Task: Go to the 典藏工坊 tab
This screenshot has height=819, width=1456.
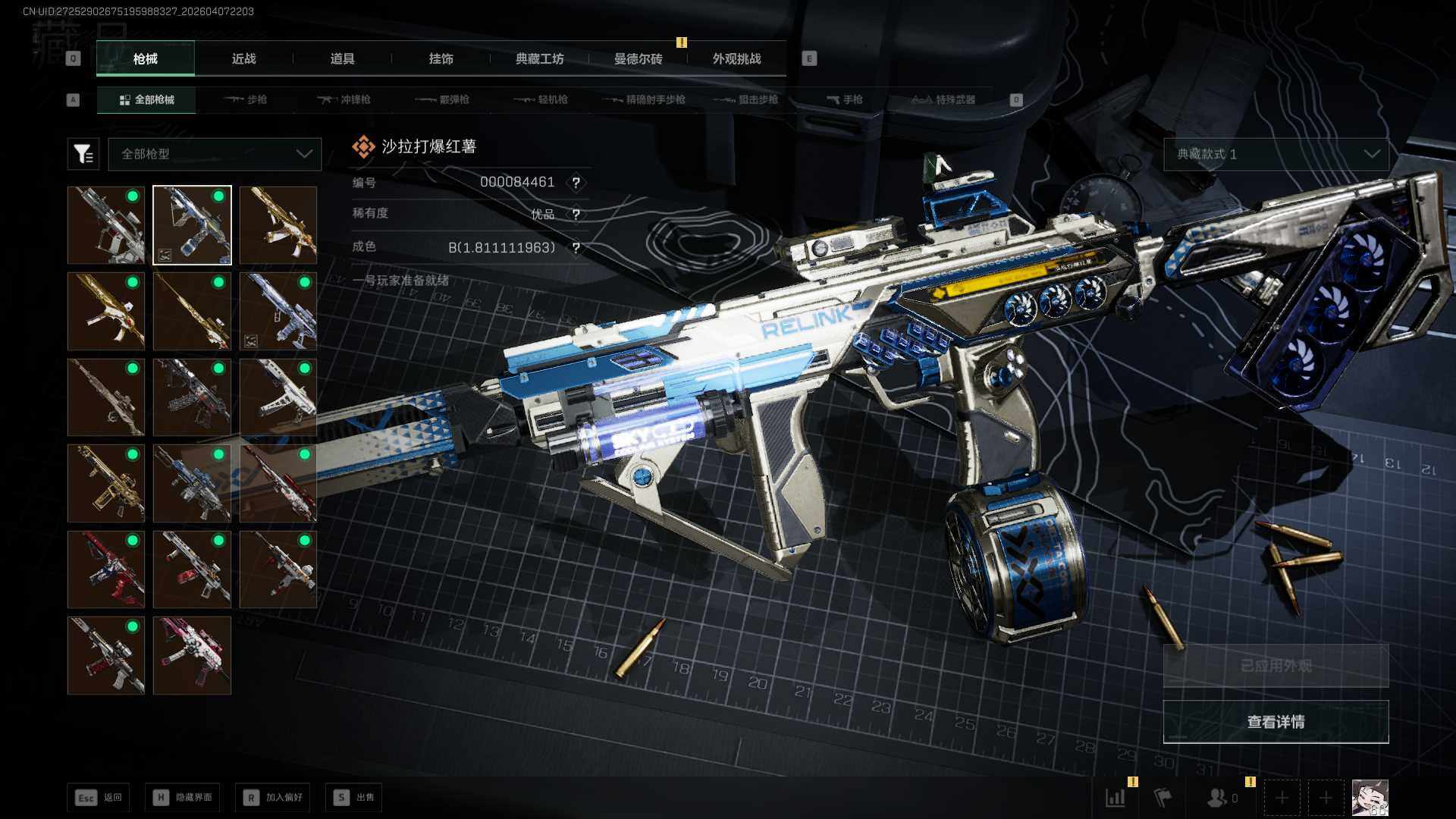Action: point(539,59)
